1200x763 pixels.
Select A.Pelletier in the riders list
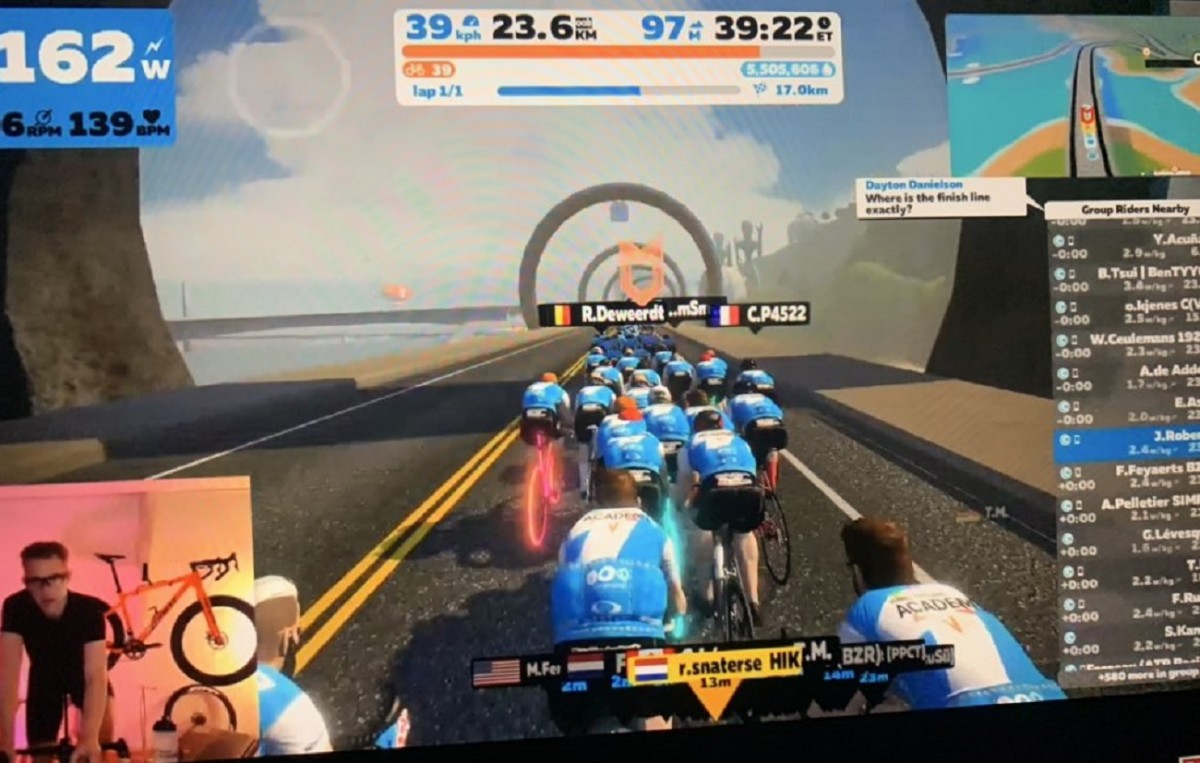pyautogui.click(x=1125, y=510)
